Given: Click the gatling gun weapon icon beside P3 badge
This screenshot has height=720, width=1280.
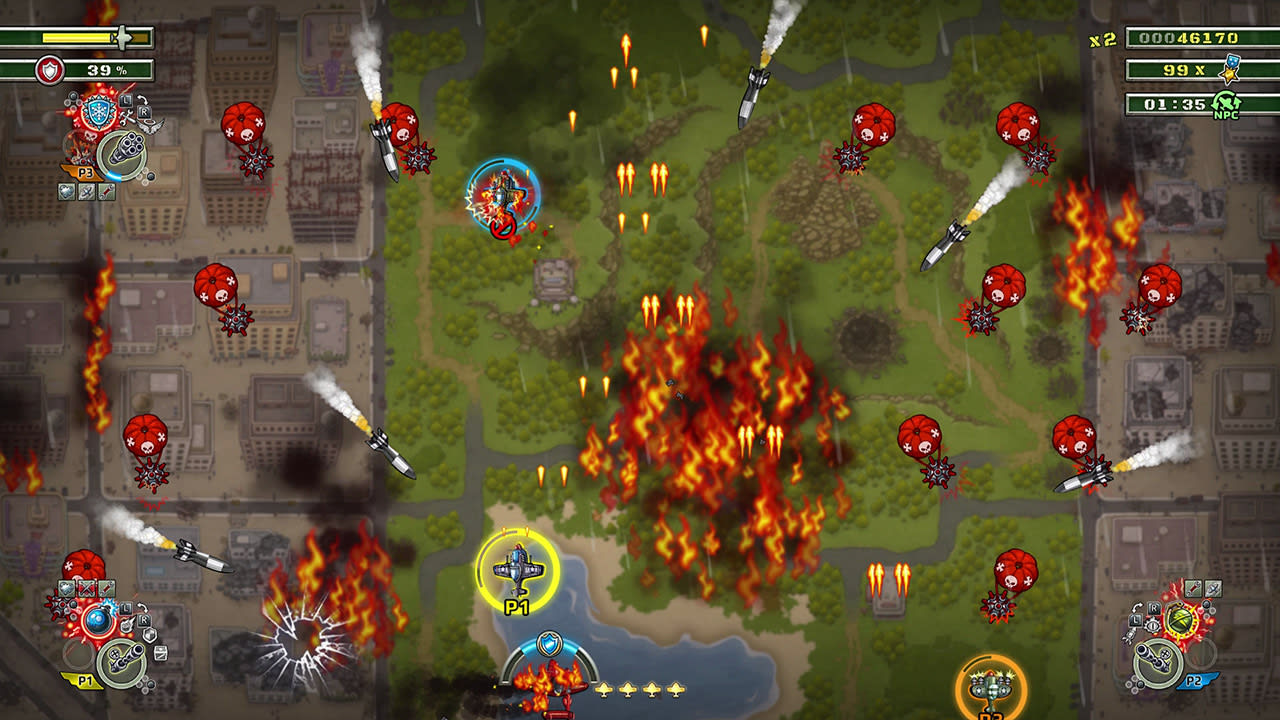Looking at the screenshot, I should coord(127,149).
